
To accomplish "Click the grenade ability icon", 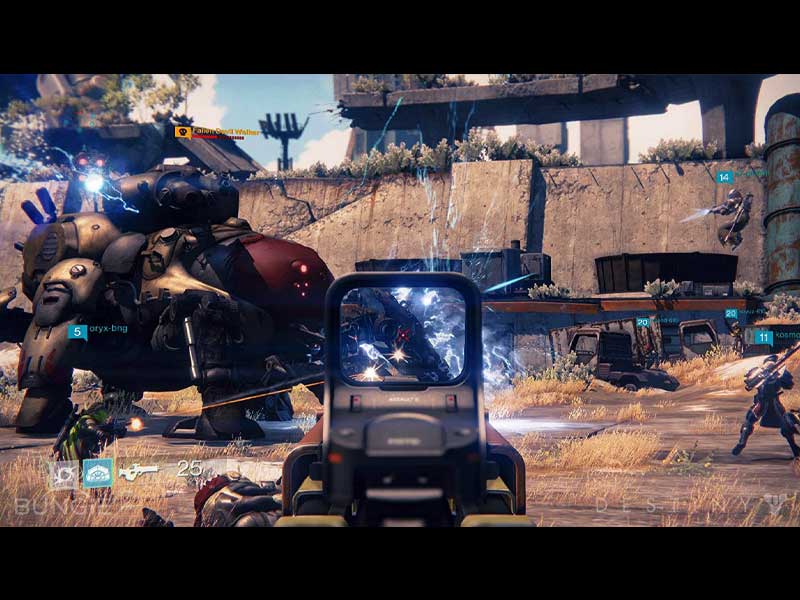I will tap(64, 472).
